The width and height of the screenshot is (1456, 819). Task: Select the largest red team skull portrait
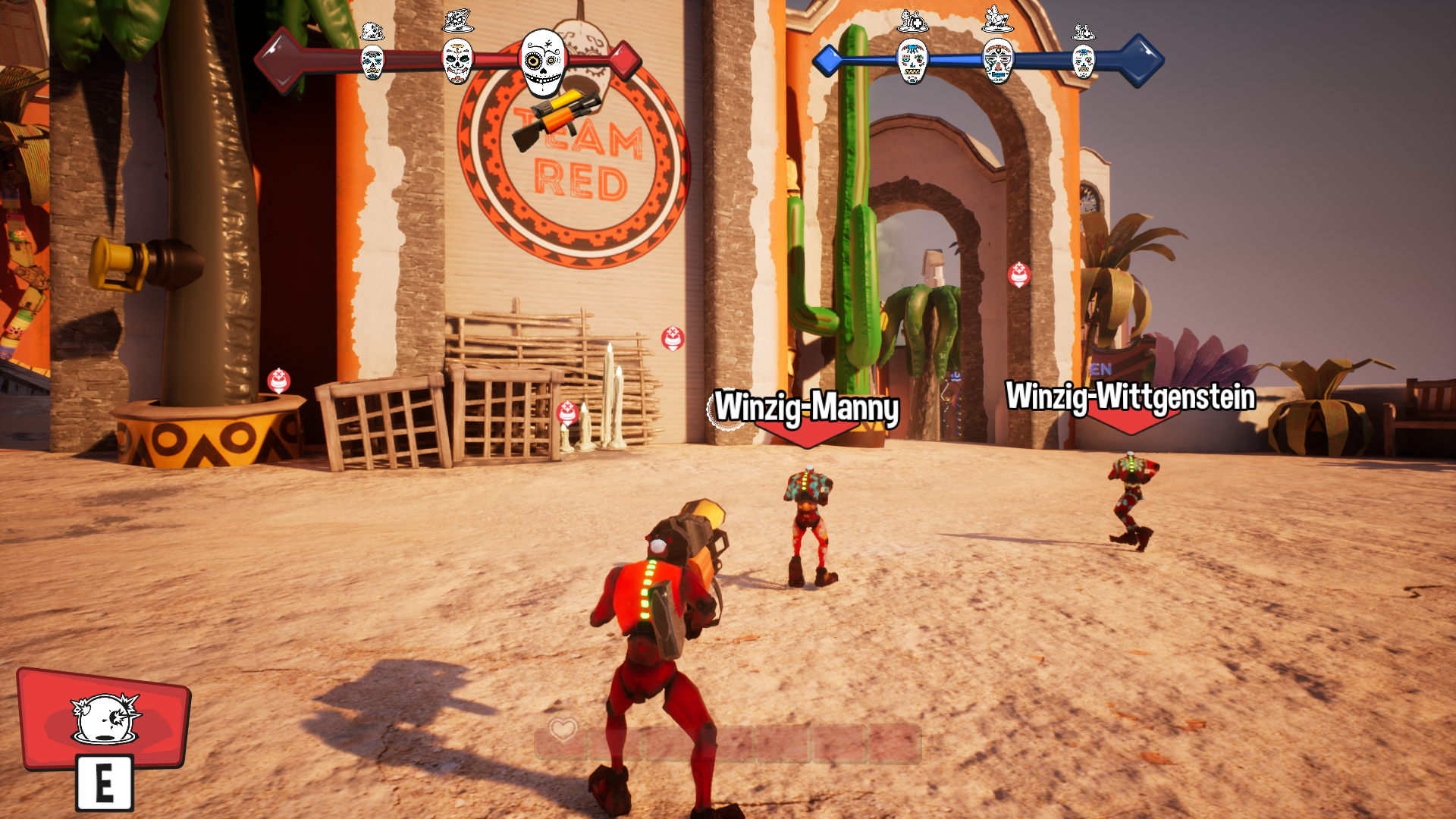544,62
